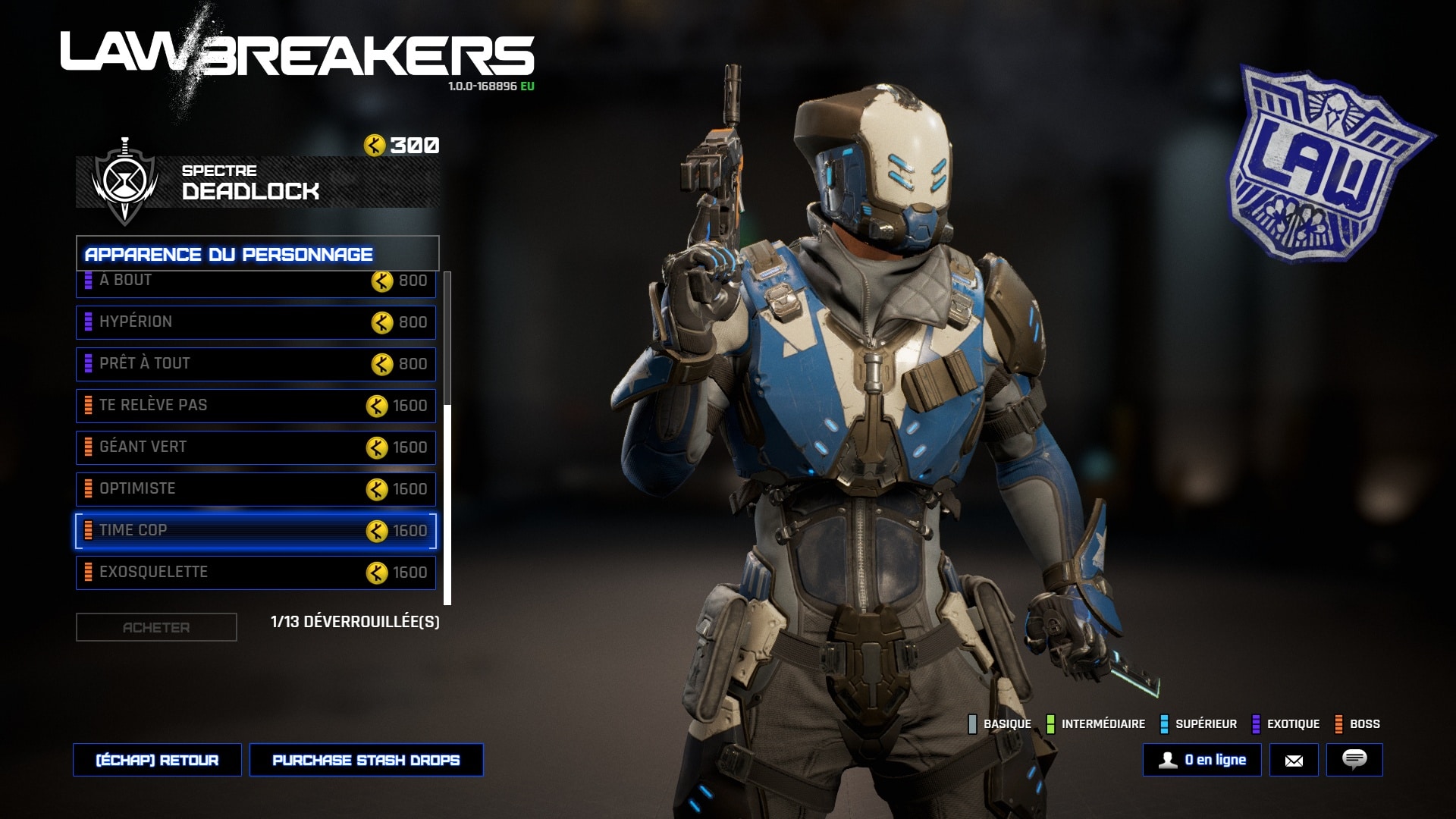Open the mail envelope icon

pos(1294,760)
